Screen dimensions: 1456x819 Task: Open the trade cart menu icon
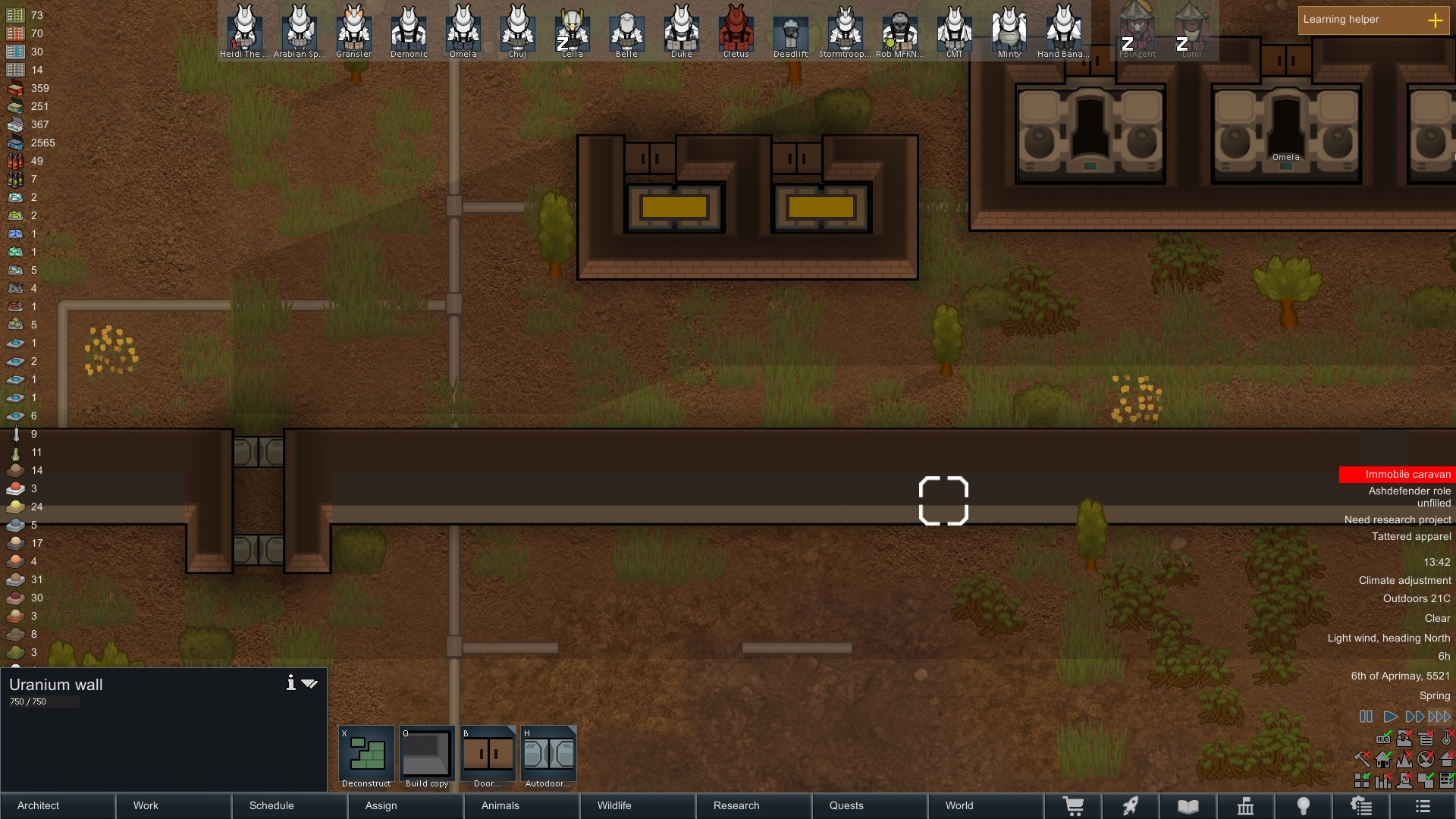[1073, 806]
